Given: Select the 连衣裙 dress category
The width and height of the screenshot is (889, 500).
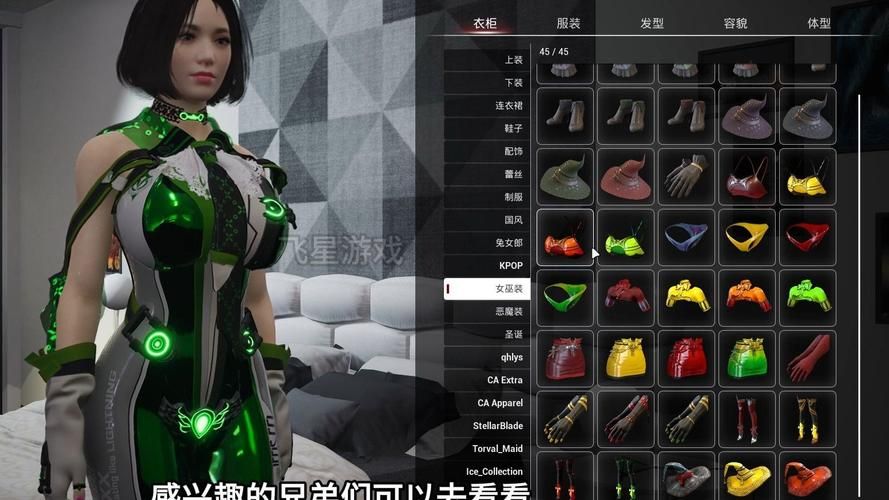Looking at the screenshot, I should 509,105.
